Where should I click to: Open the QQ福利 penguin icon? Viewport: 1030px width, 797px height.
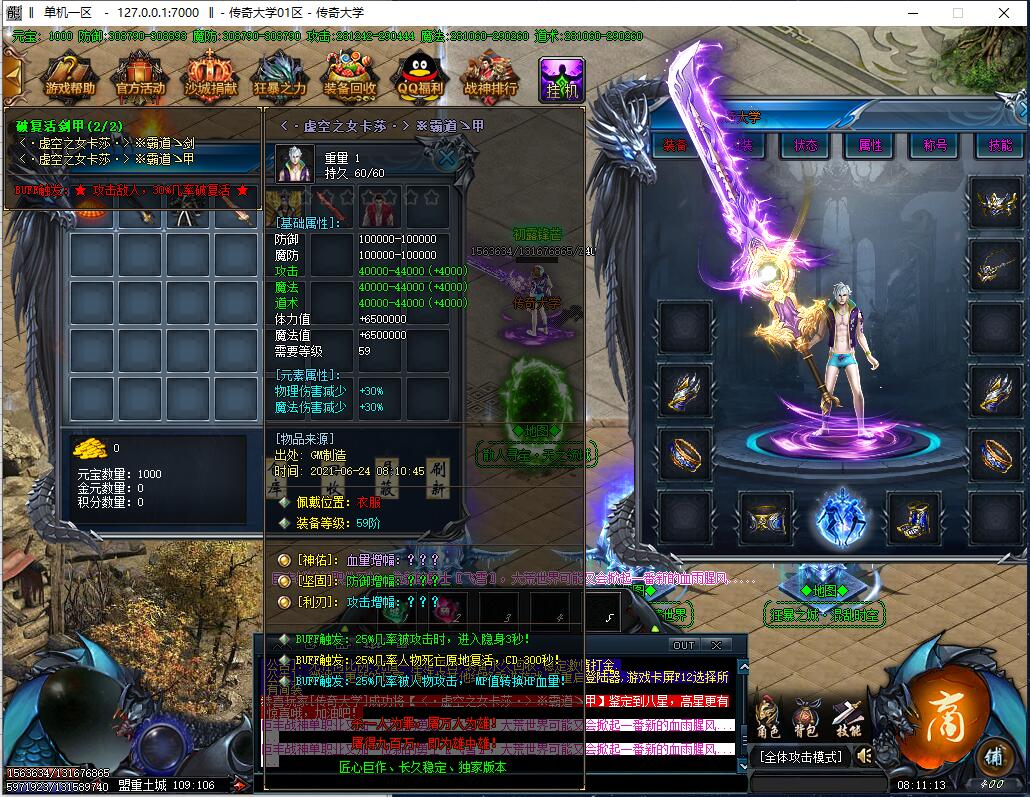pos(419,76)
